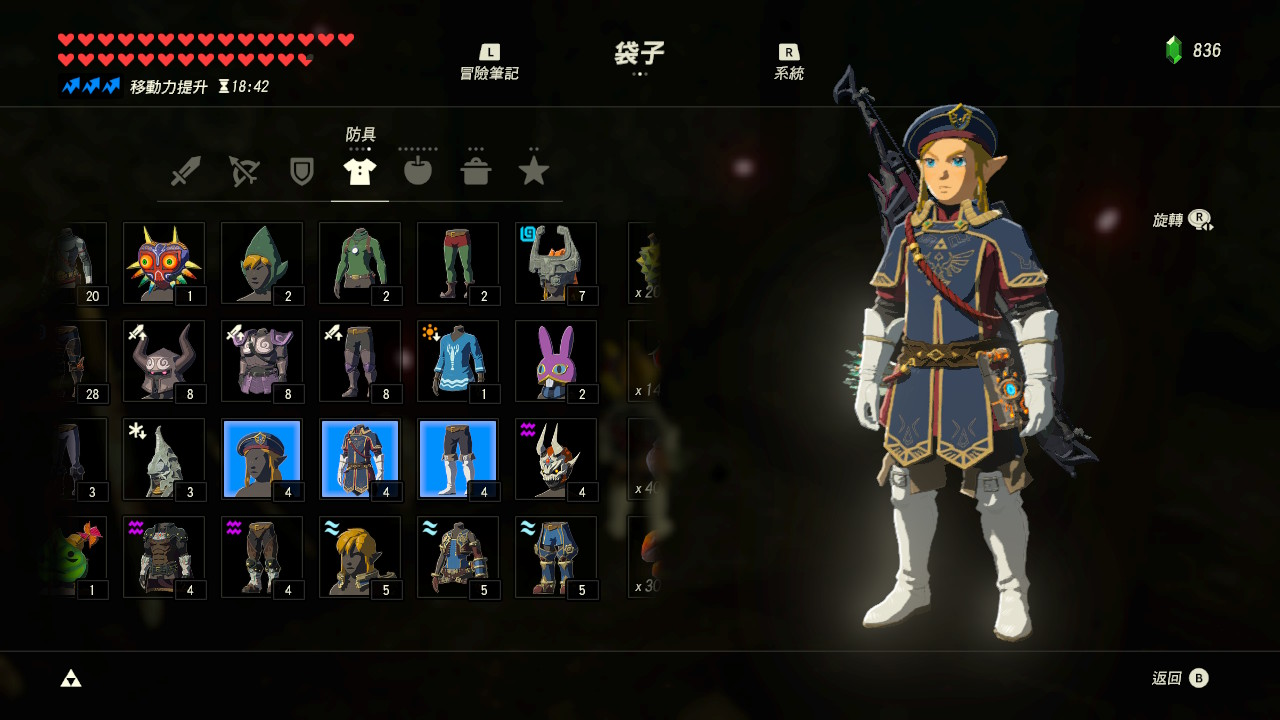Select the armor shirt category icon
The height and width of the screenshot is (720, 1280).
point(359,170)
